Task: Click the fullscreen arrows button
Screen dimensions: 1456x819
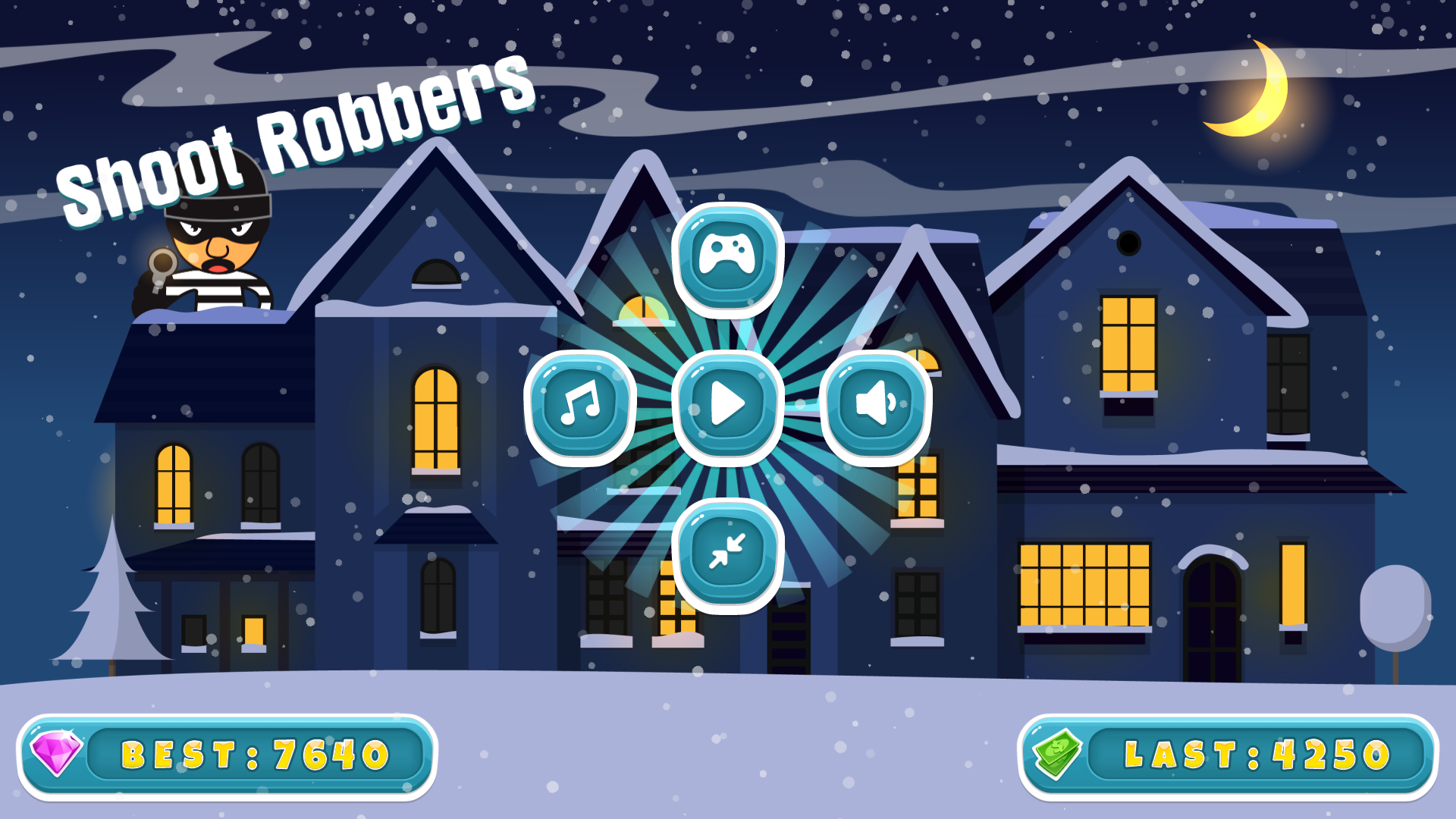Action: 727,554
